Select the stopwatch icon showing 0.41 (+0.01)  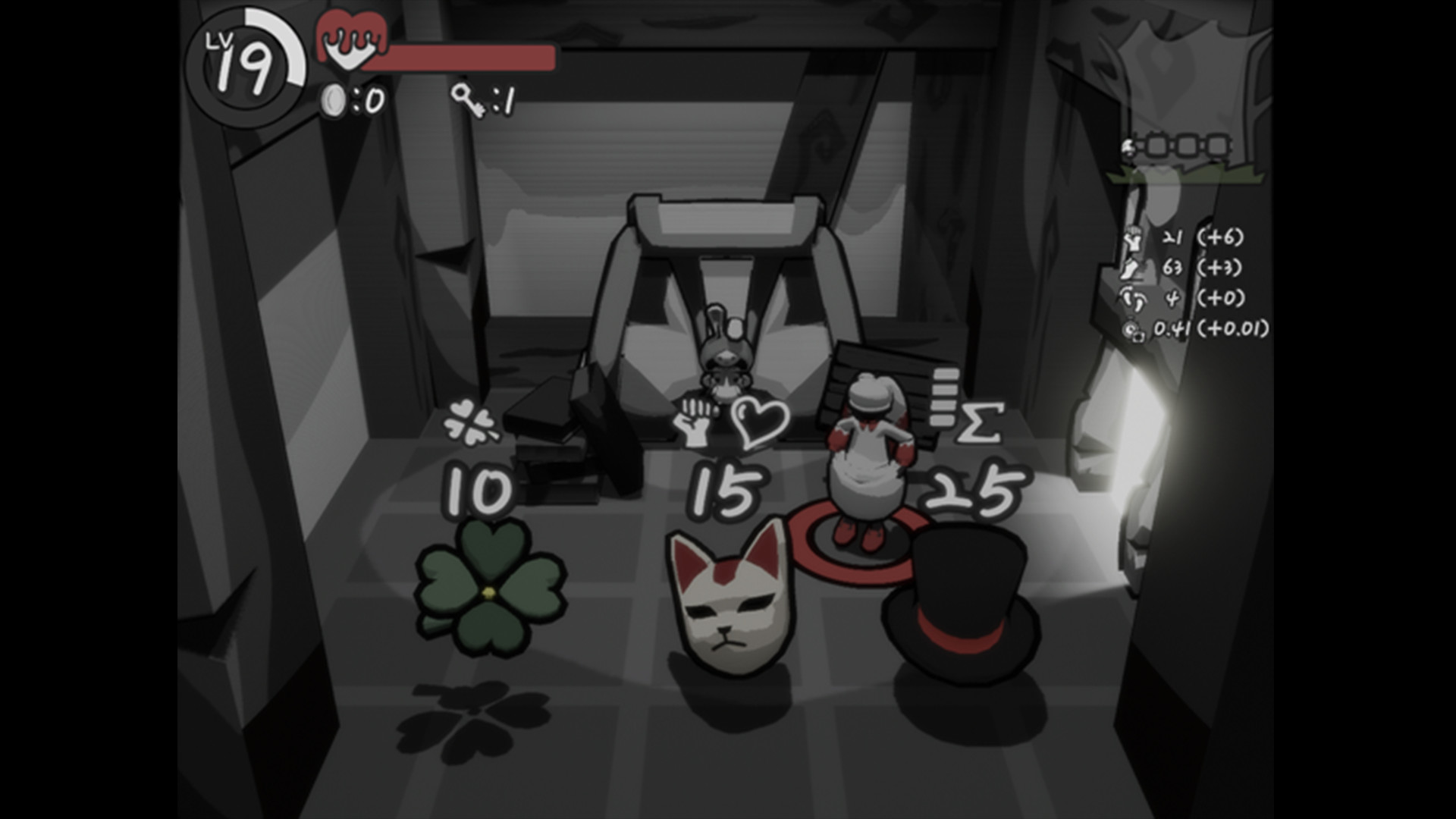(x=1134, y=330)
